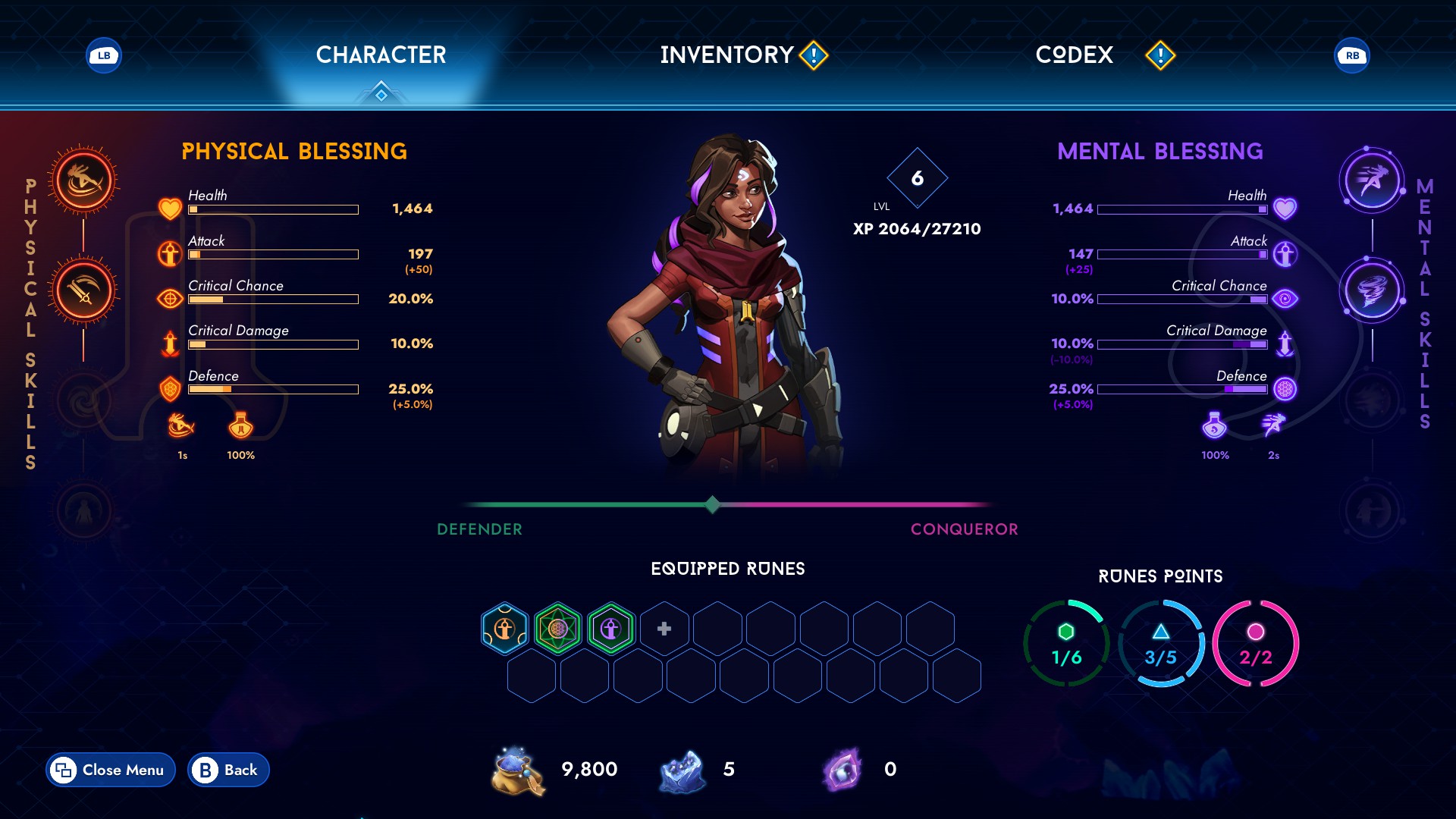
Task: Inspect the blue triangle rune points ring
Action: [1161, 644]
